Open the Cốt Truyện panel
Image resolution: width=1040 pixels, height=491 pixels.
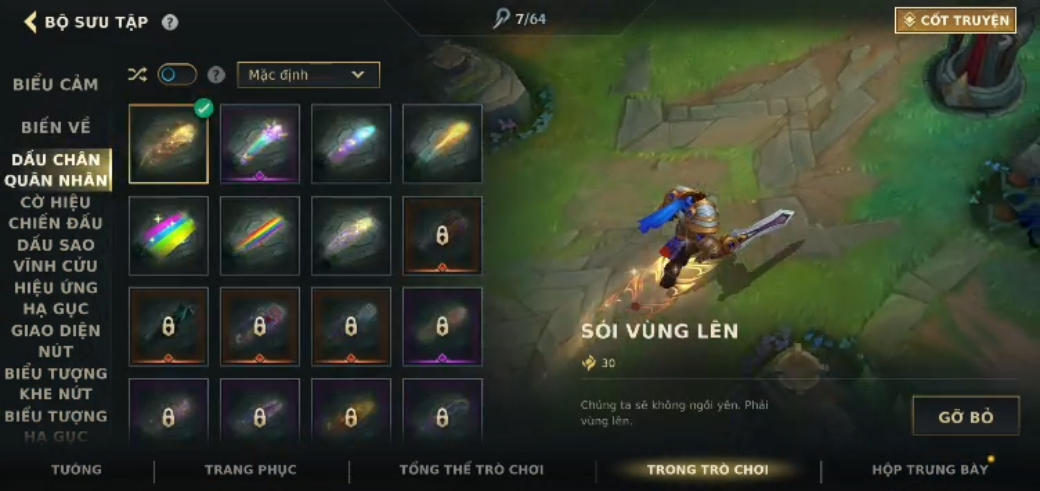pyautogui.click(x=955, y=20)
